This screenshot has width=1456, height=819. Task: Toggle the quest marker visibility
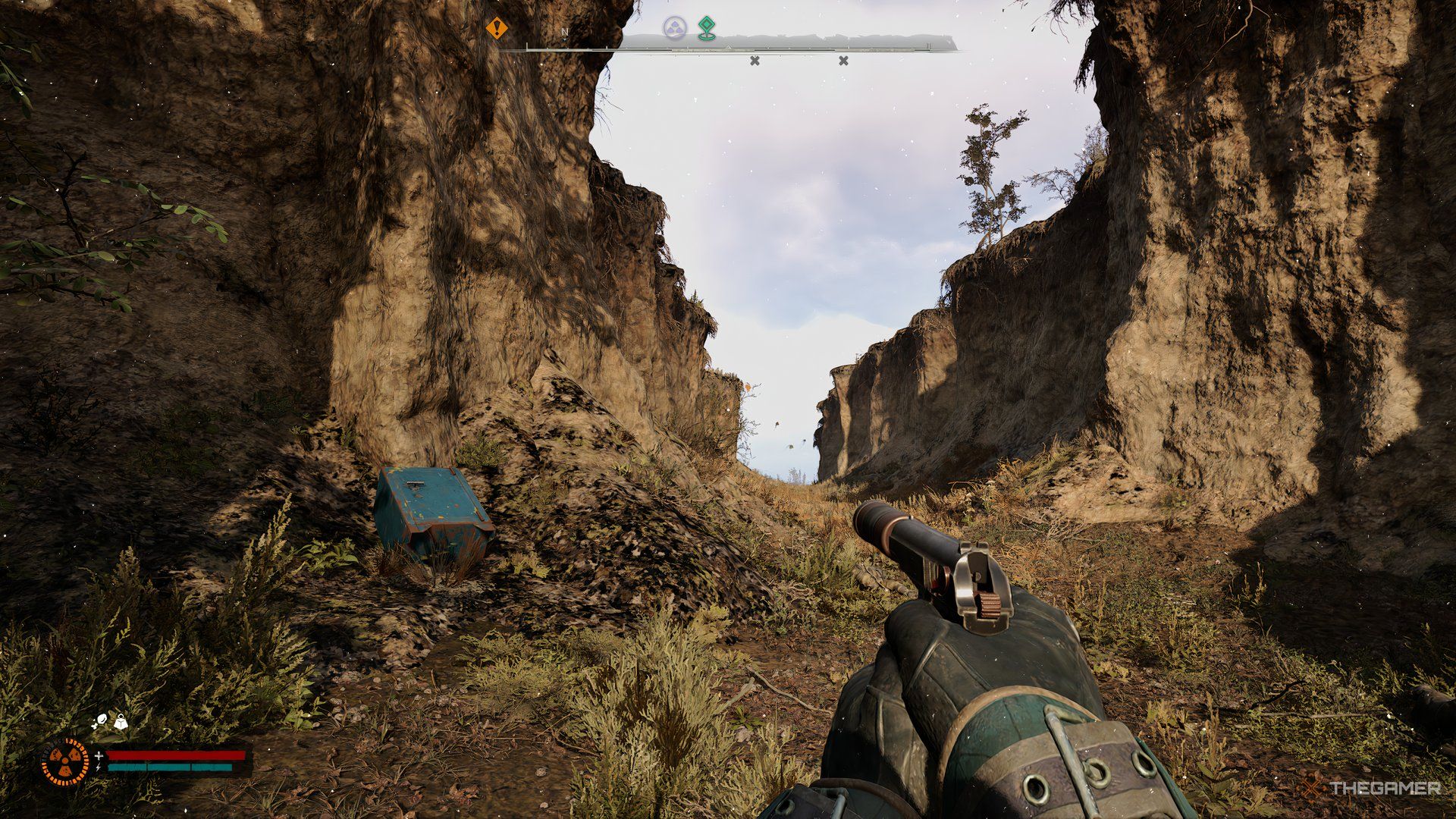(705, 27)
